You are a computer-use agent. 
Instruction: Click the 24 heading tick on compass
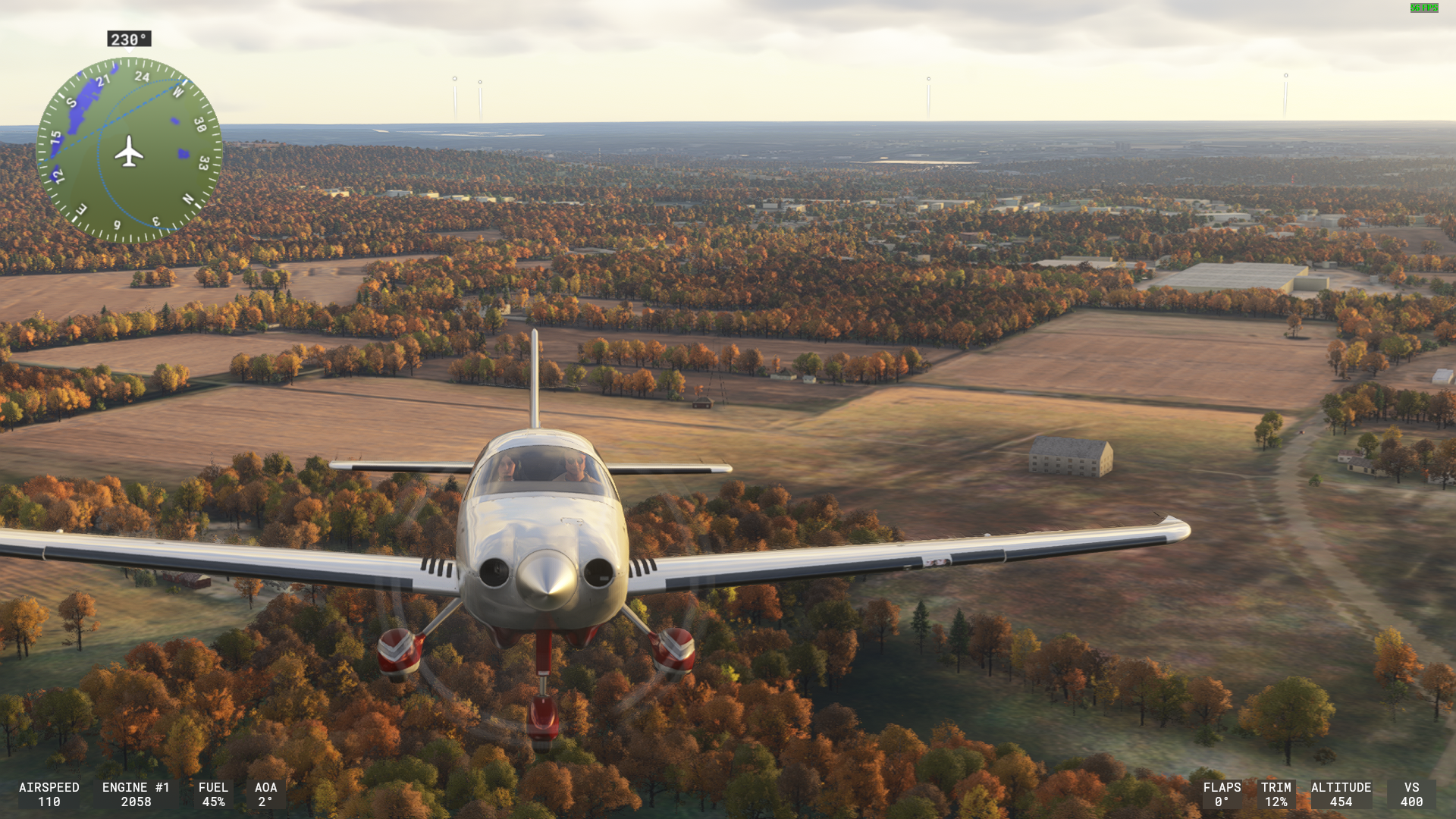[x=142, y=77]
